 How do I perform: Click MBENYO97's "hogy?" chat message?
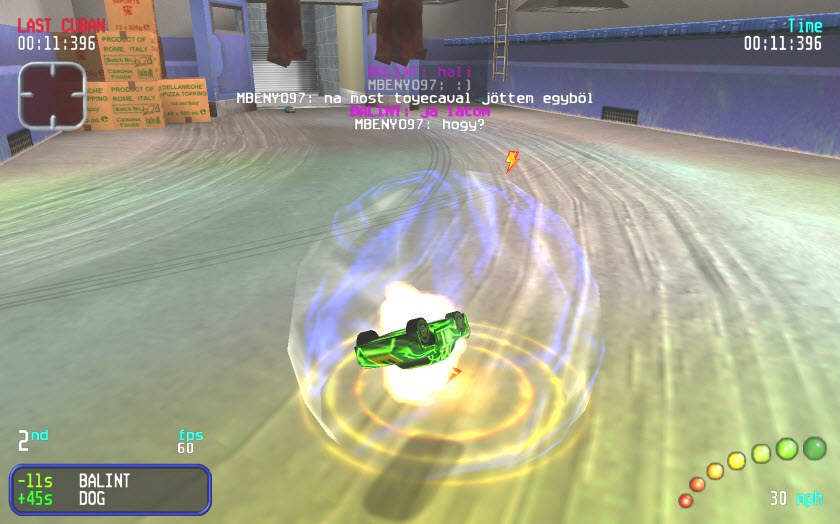click(419, 126)
